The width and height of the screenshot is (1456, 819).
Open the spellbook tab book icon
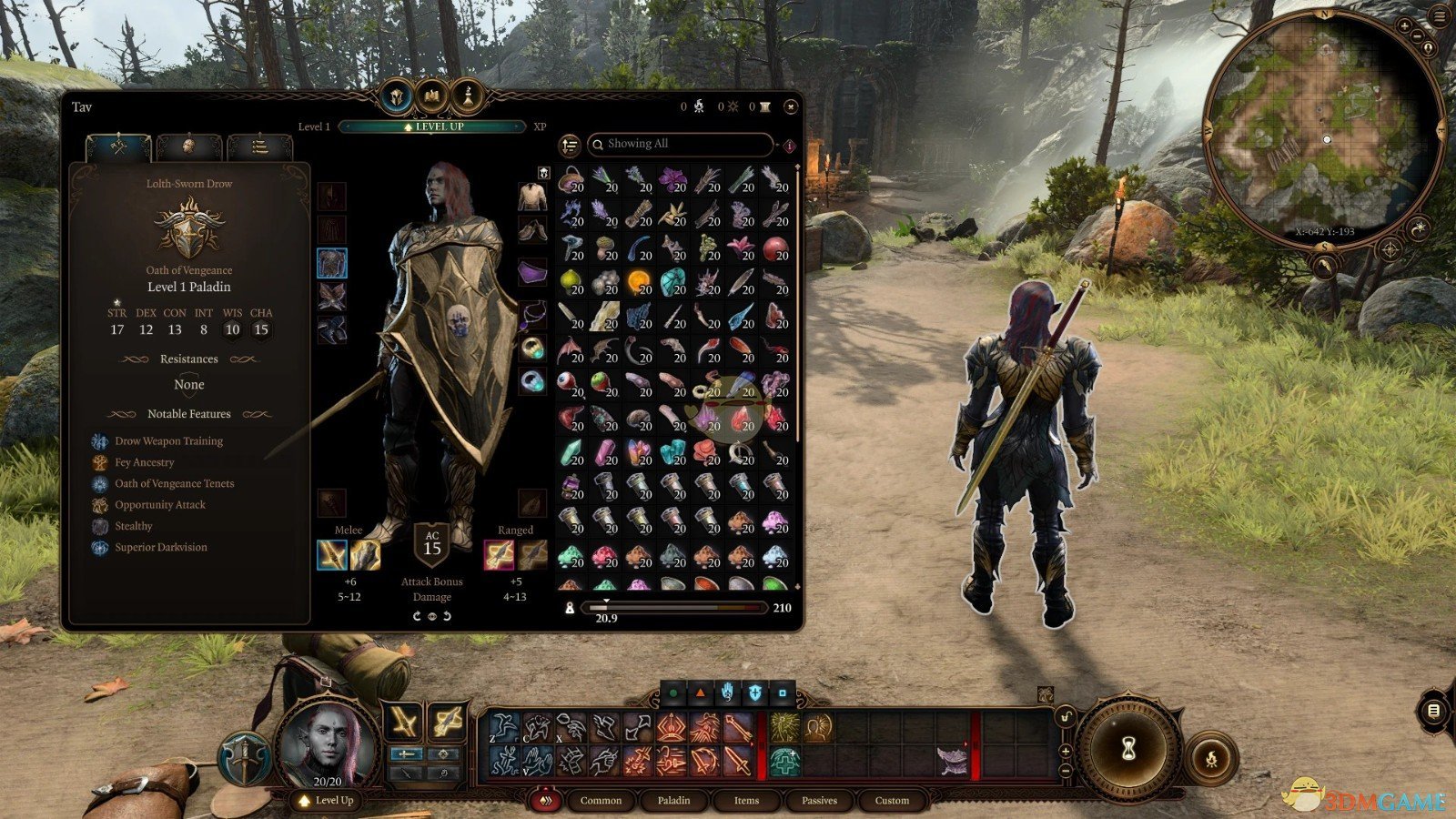coord(432,95)
